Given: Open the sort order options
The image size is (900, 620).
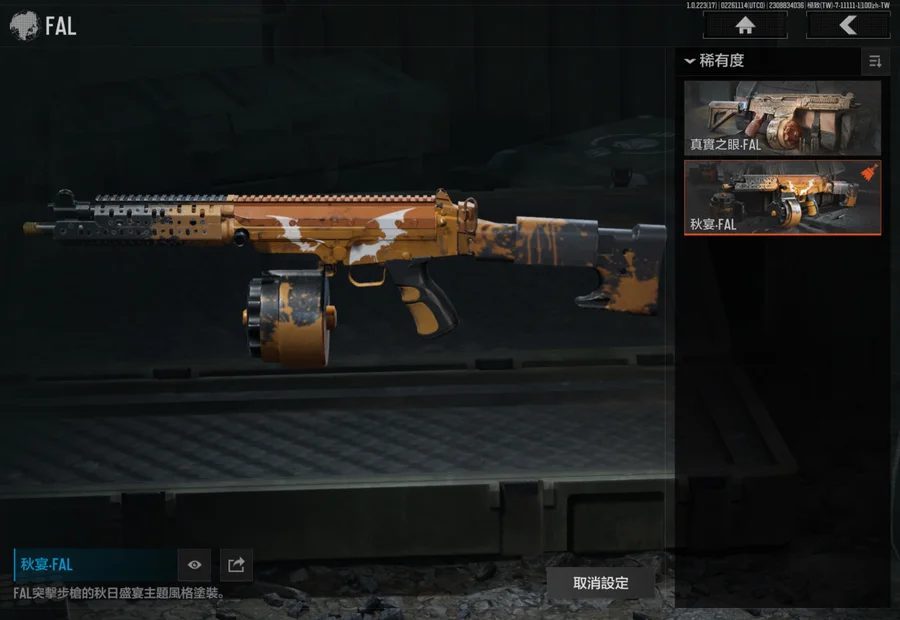Looking at the screenshot, I should tap(875, 61).
